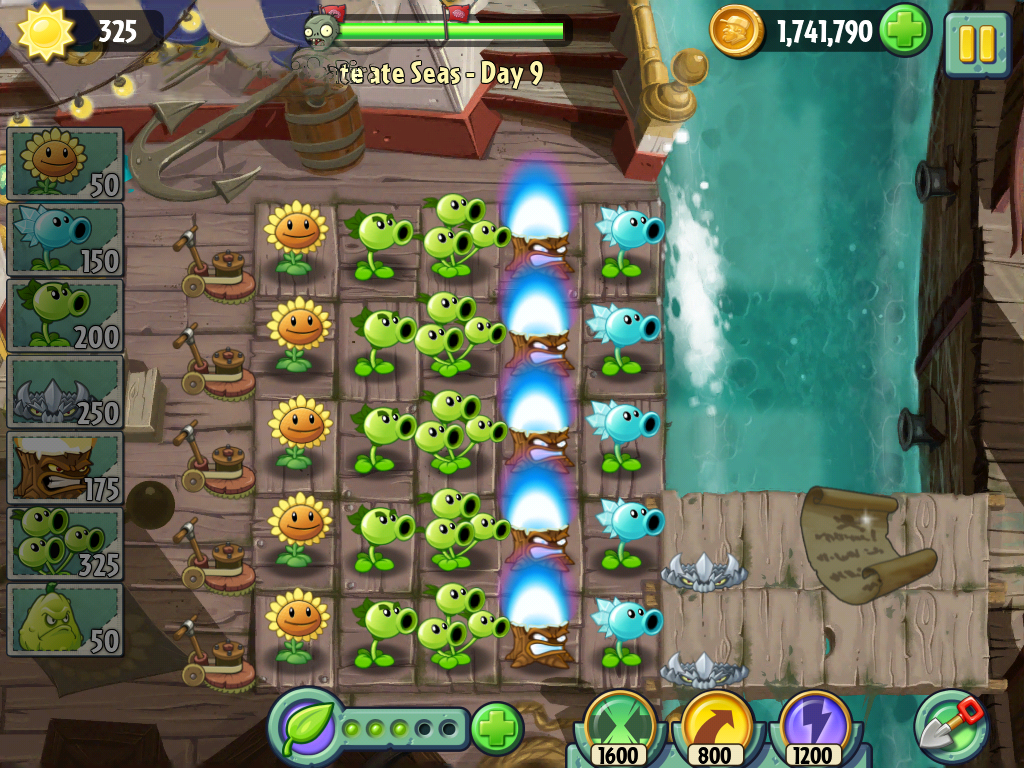The image size is (1024, 768).
Task: Choose the Torchwood seed packet
Action: 65,467
